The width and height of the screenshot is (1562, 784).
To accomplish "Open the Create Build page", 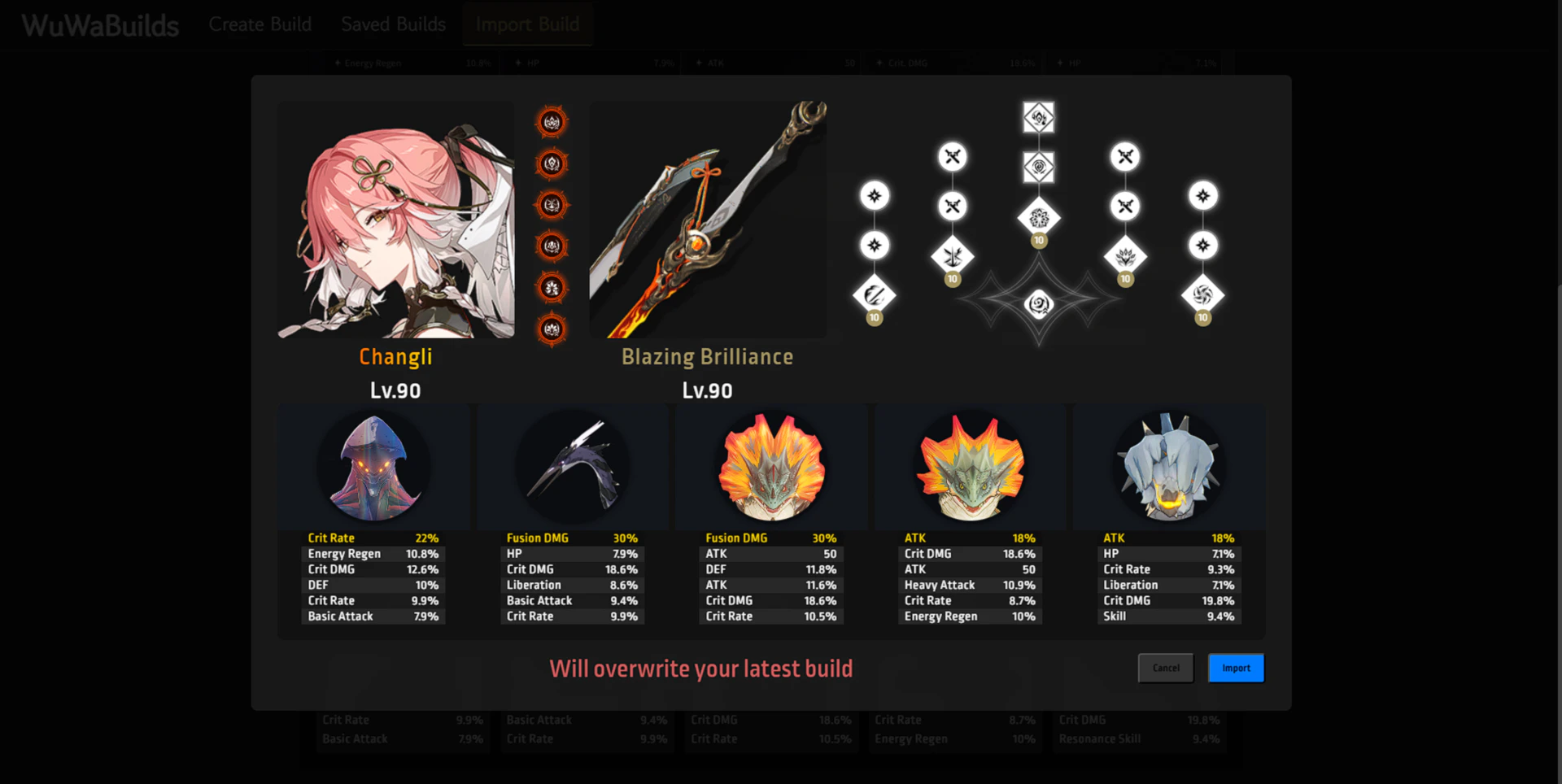I will [260, 24].
